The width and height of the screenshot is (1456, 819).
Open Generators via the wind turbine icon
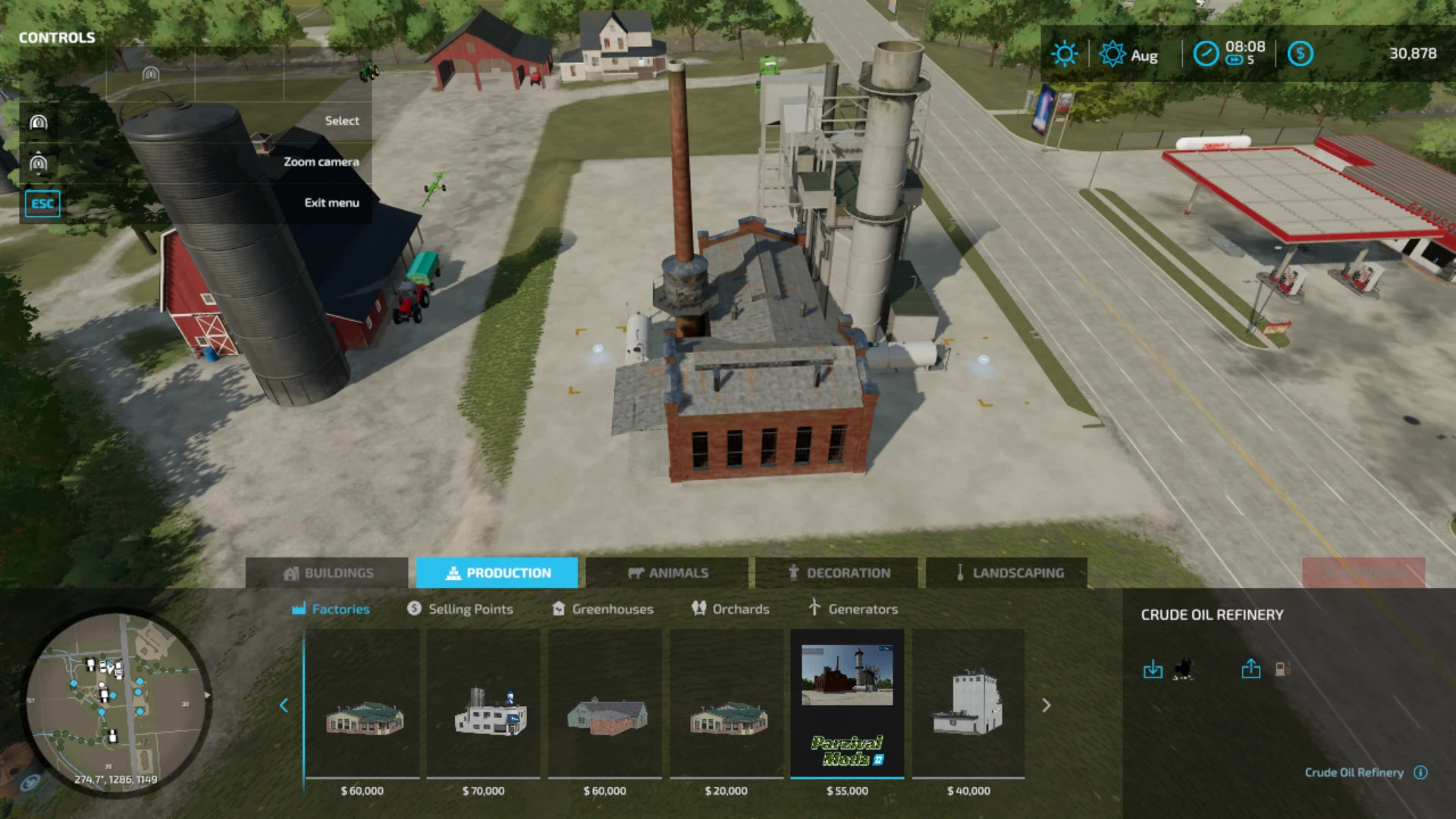click(x=815, y=607)
